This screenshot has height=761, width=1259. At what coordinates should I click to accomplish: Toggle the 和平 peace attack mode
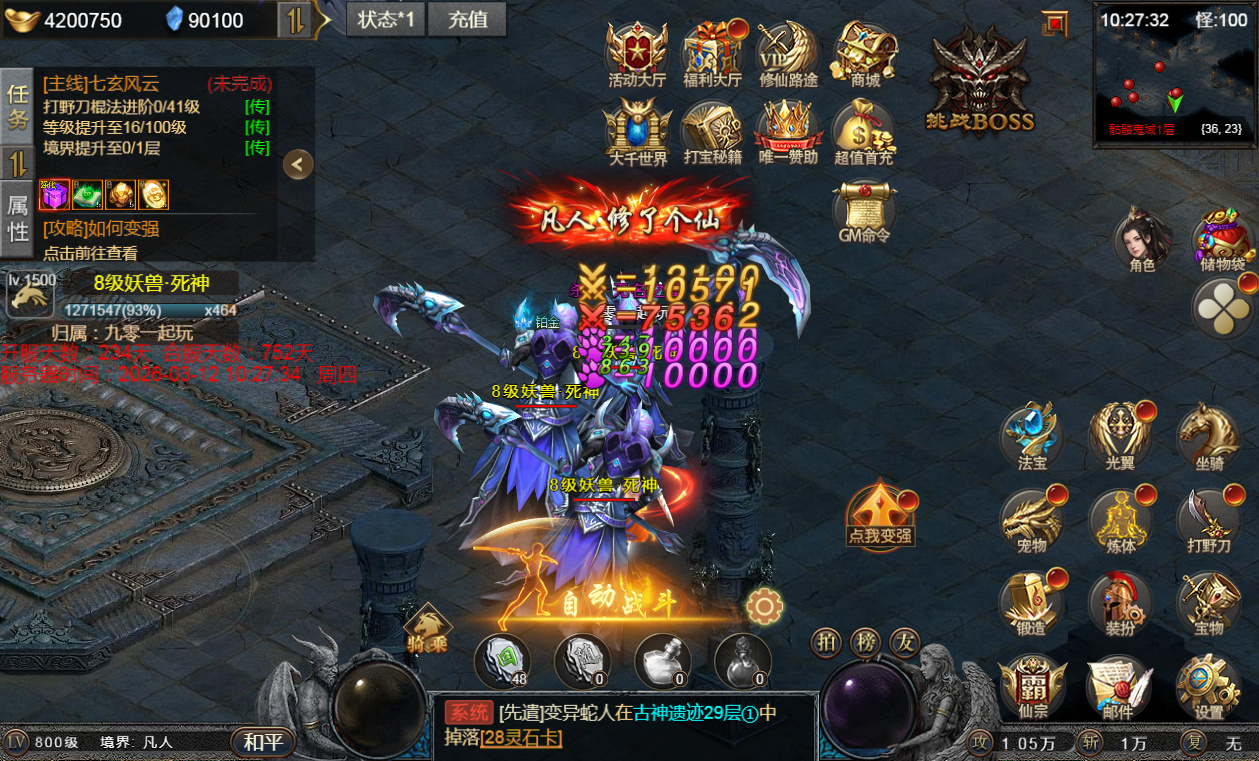tap(264, 742)
